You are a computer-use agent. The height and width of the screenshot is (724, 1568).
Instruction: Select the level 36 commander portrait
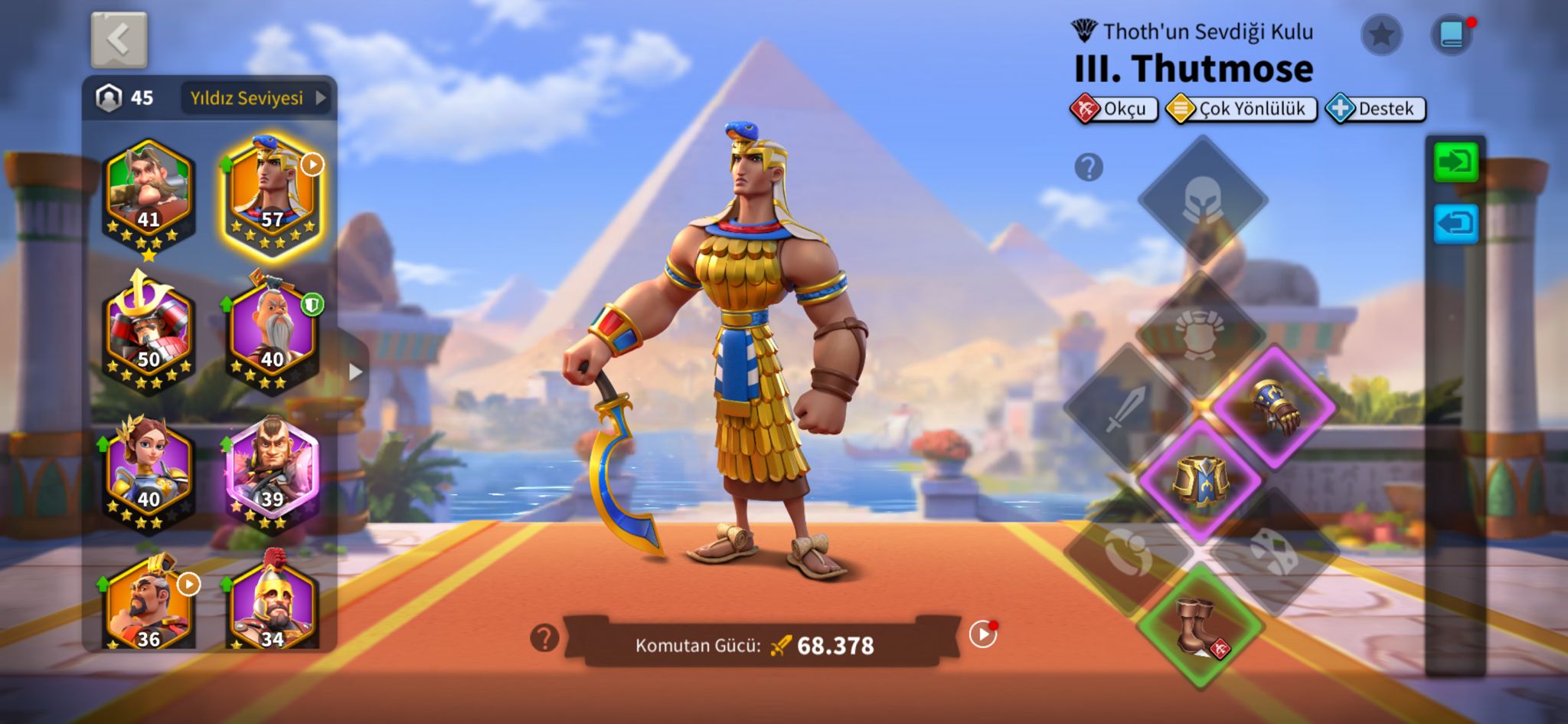[x=149, y=607]
